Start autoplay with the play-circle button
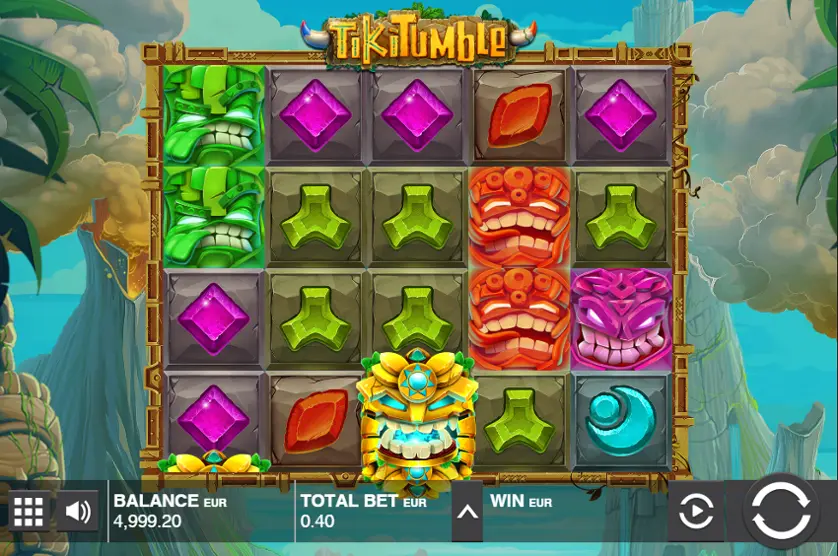 [x=695, y=512]
